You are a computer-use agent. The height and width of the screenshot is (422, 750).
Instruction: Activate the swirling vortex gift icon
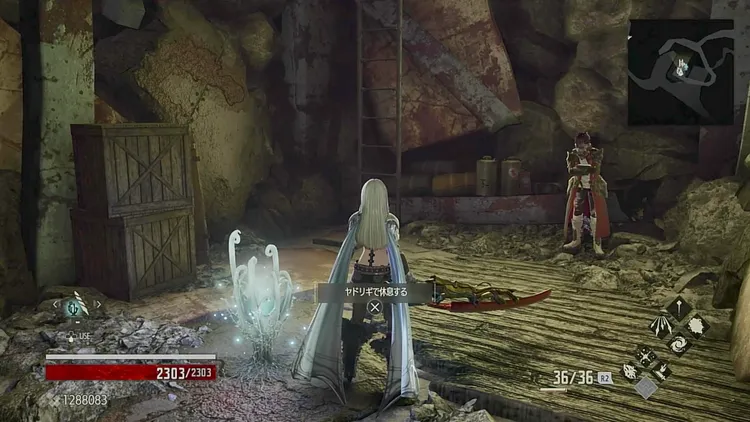point(680,345)
